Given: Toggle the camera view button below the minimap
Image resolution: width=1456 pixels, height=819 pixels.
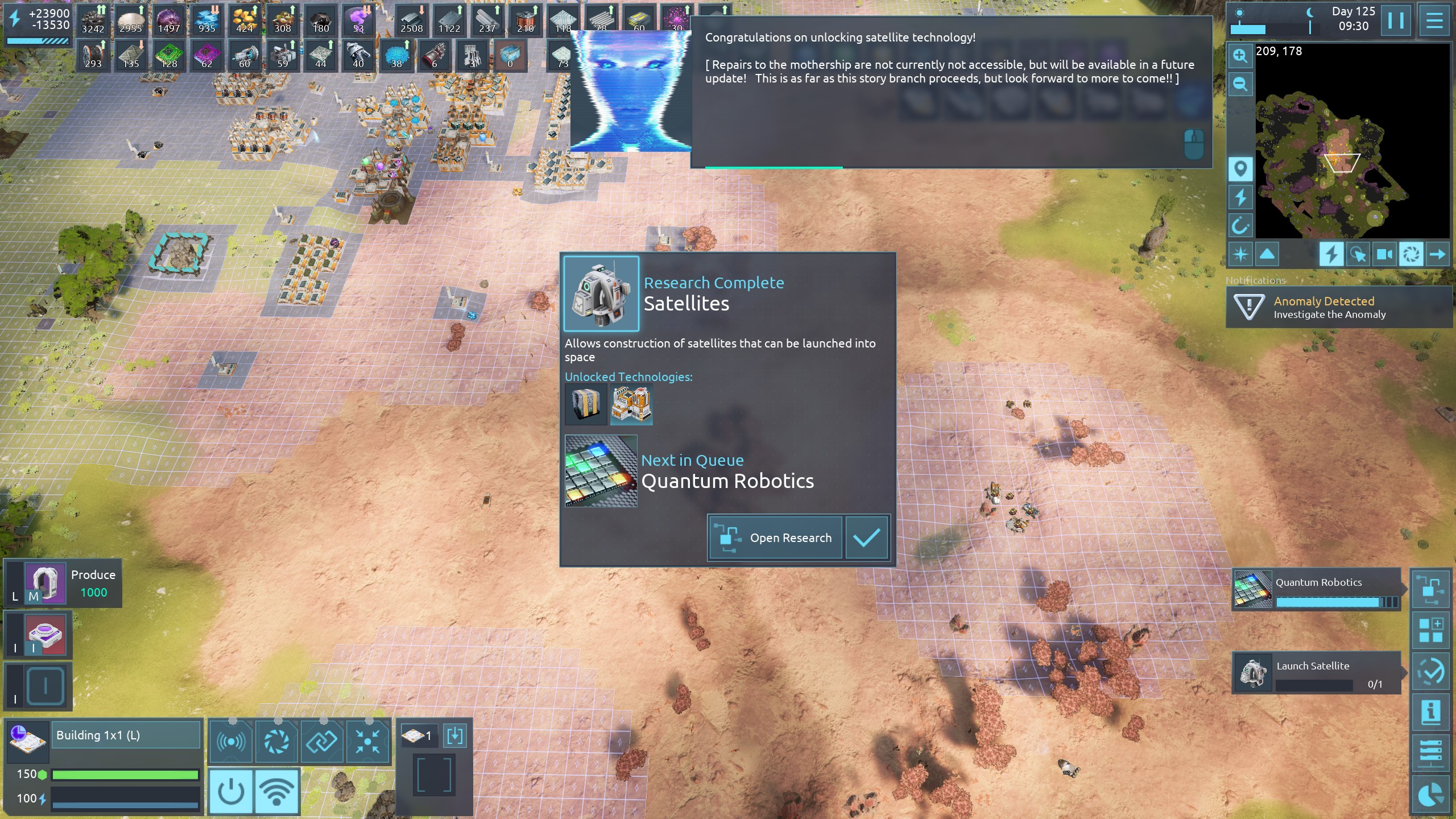Looking at the screenshot, I should coord(1384,254).
